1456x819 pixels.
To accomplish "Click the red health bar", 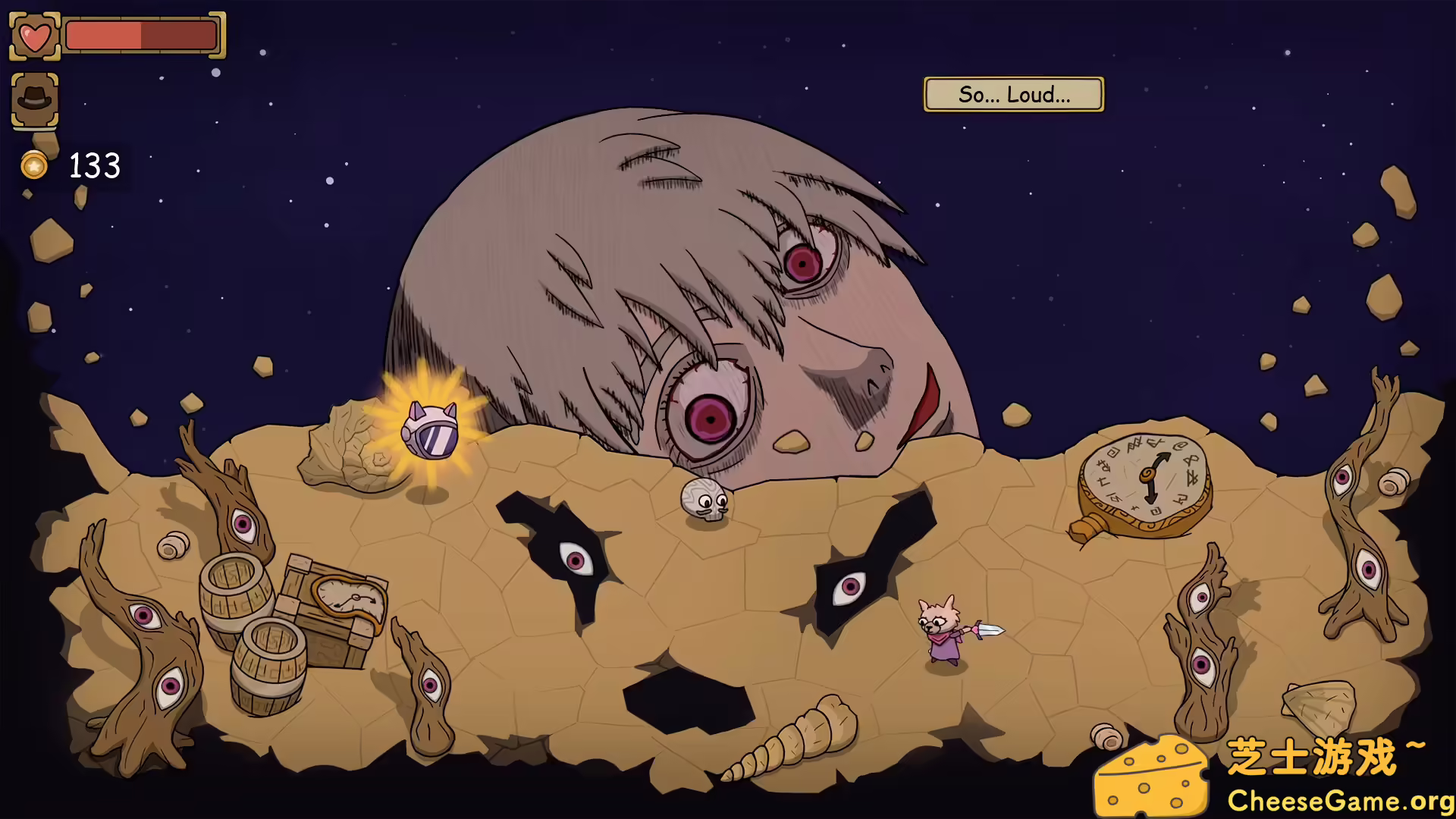I will pyautogui.click(x=140, y=34).
